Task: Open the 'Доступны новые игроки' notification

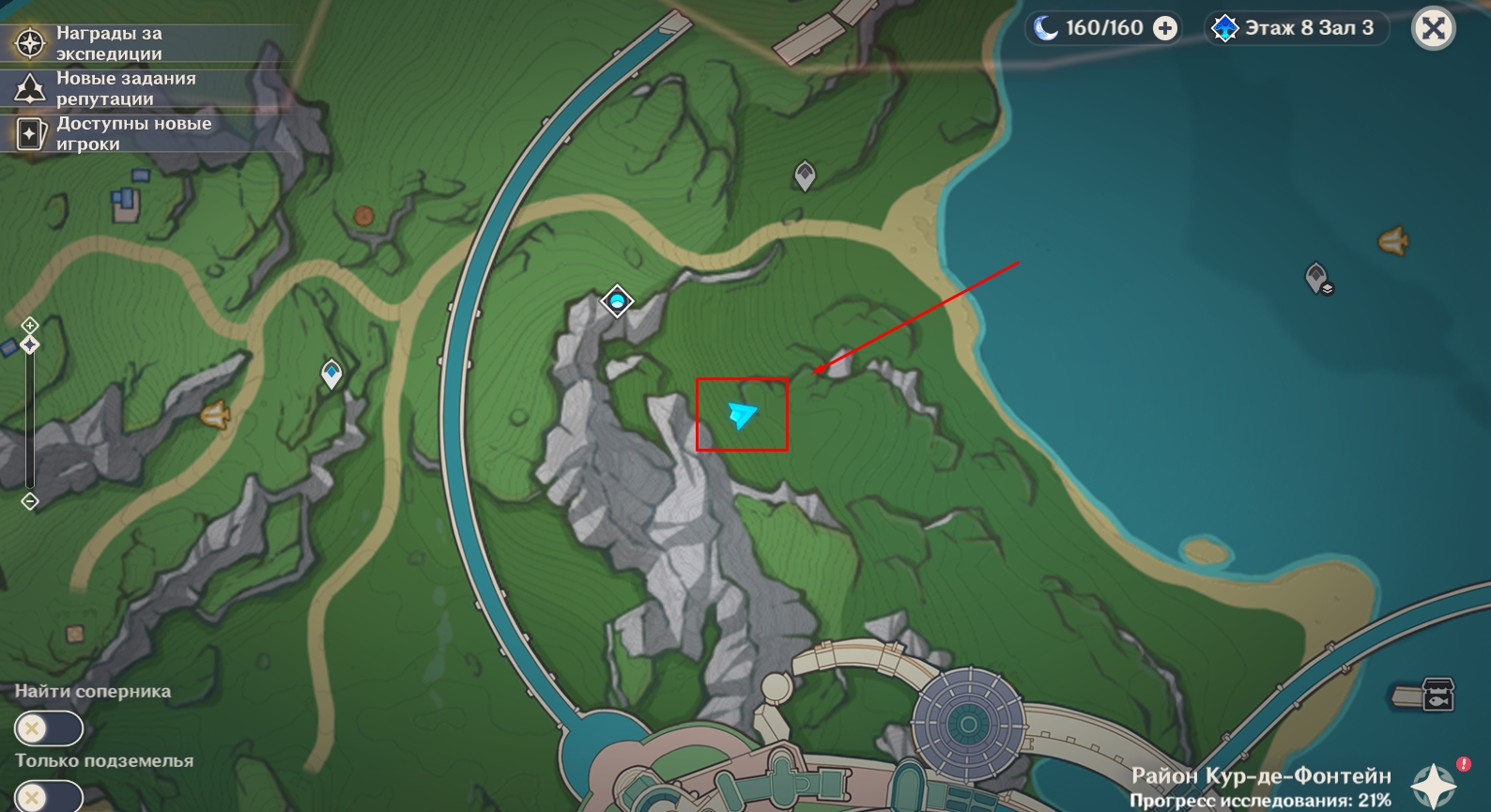Action: (x=108, y=133)
